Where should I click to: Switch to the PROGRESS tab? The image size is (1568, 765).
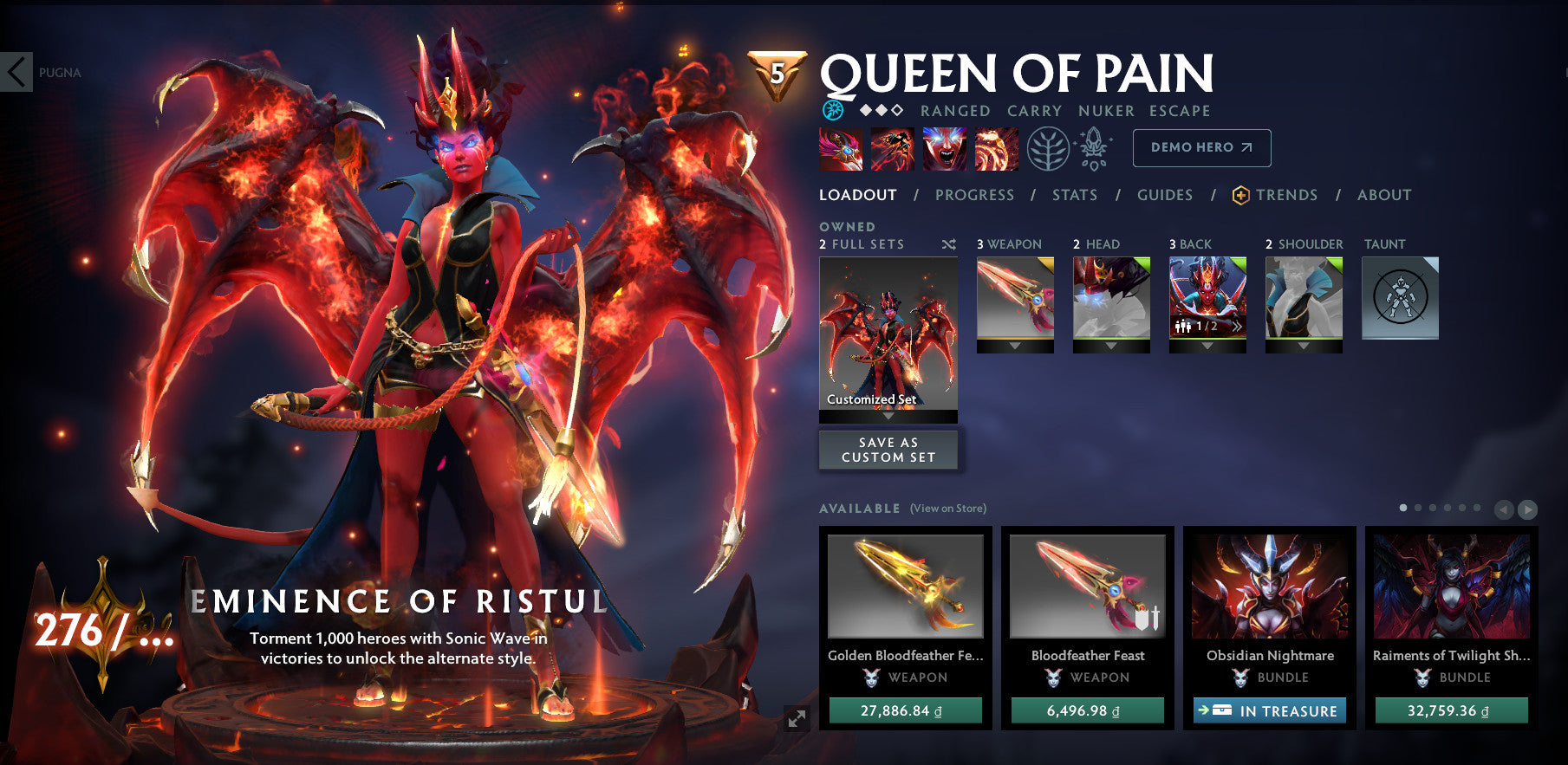pyautogui.click(x=974, y=195)
